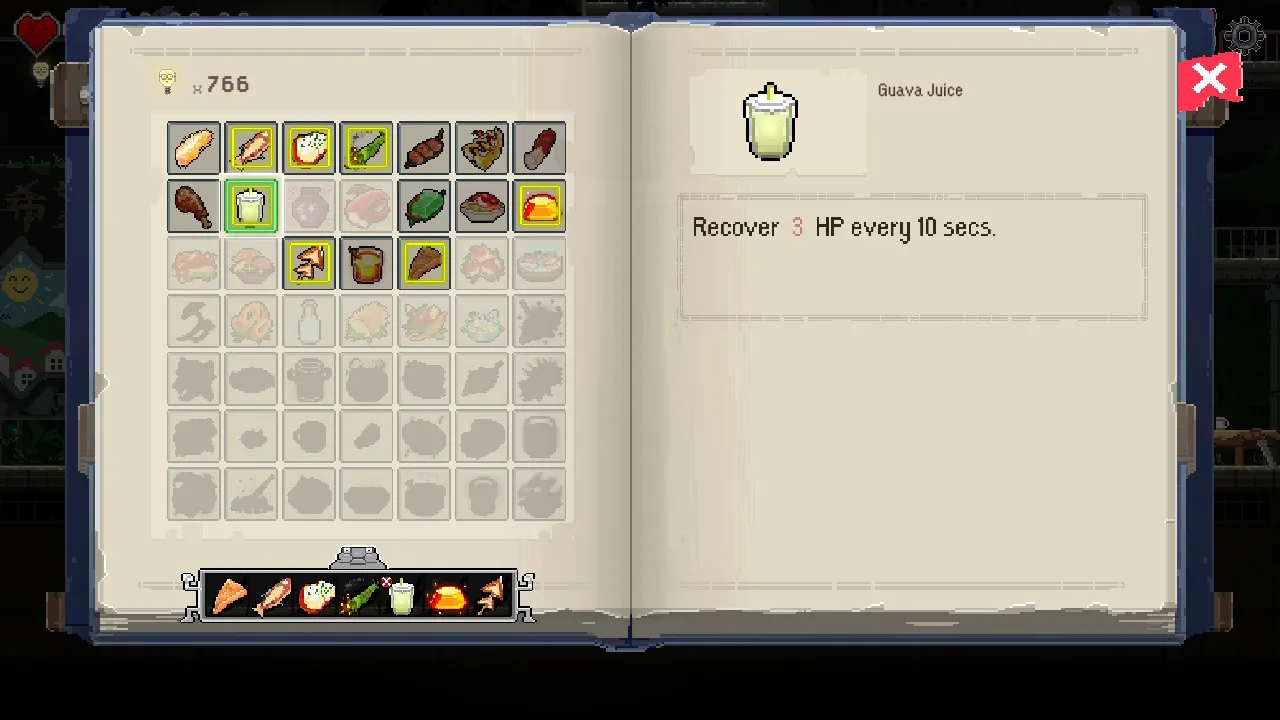
Task: Select the honey jar in the inventory
Action: click(x=366, y=263)
